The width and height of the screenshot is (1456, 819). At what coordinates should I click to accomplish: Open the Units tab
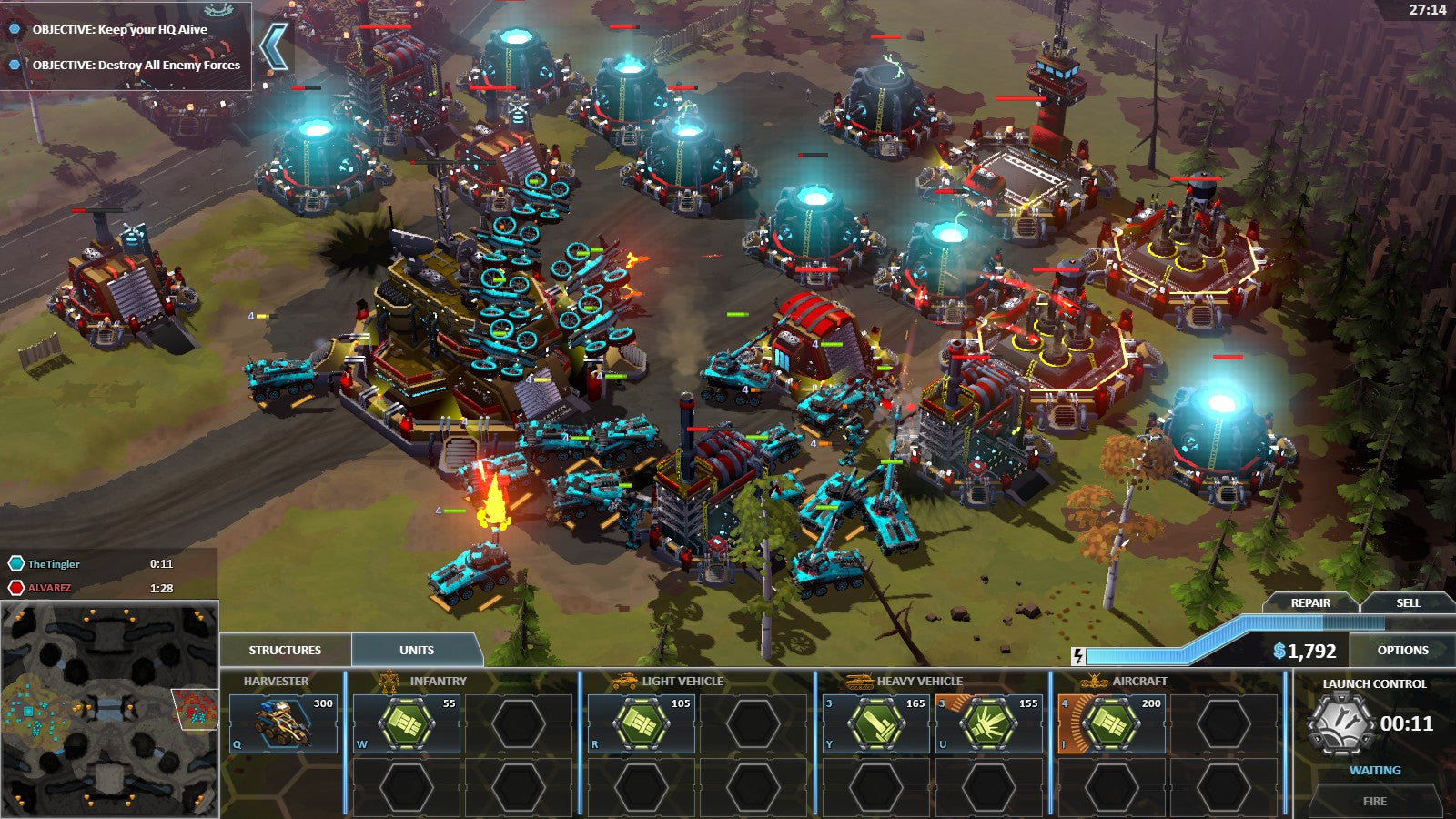tap(417, 650)
